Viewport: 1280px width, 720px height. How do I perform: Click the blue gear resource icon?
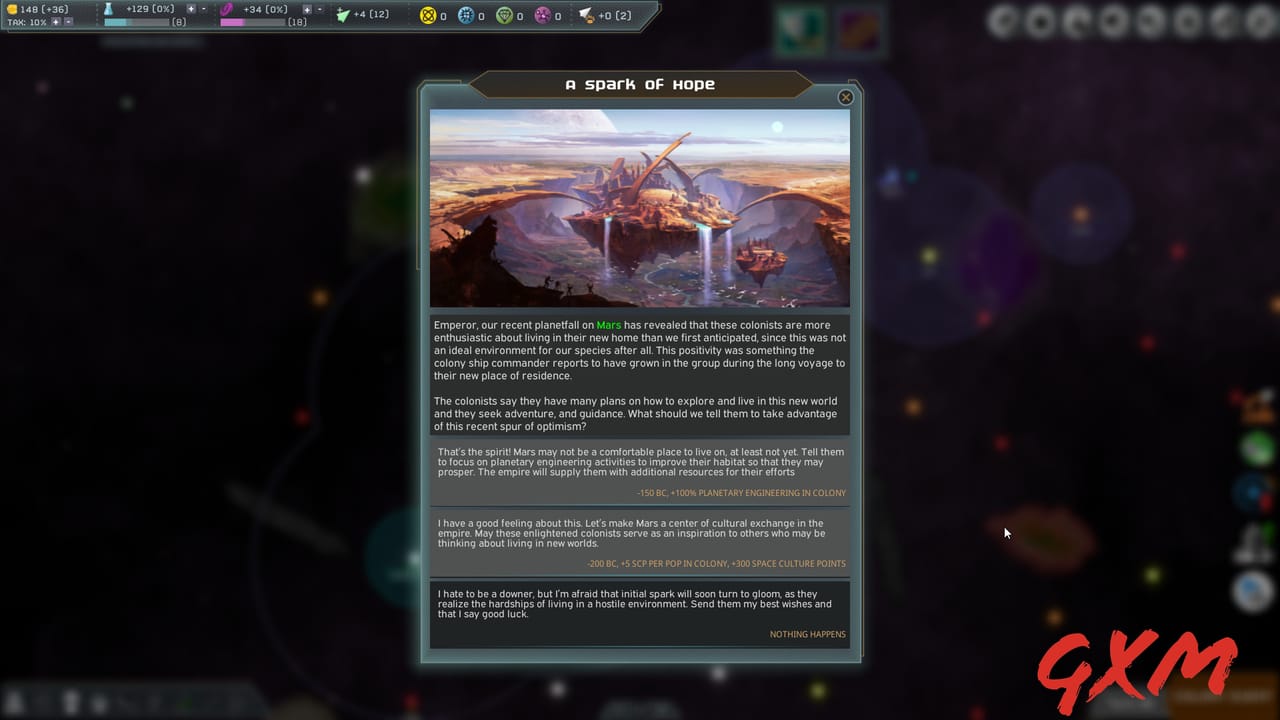467,15
